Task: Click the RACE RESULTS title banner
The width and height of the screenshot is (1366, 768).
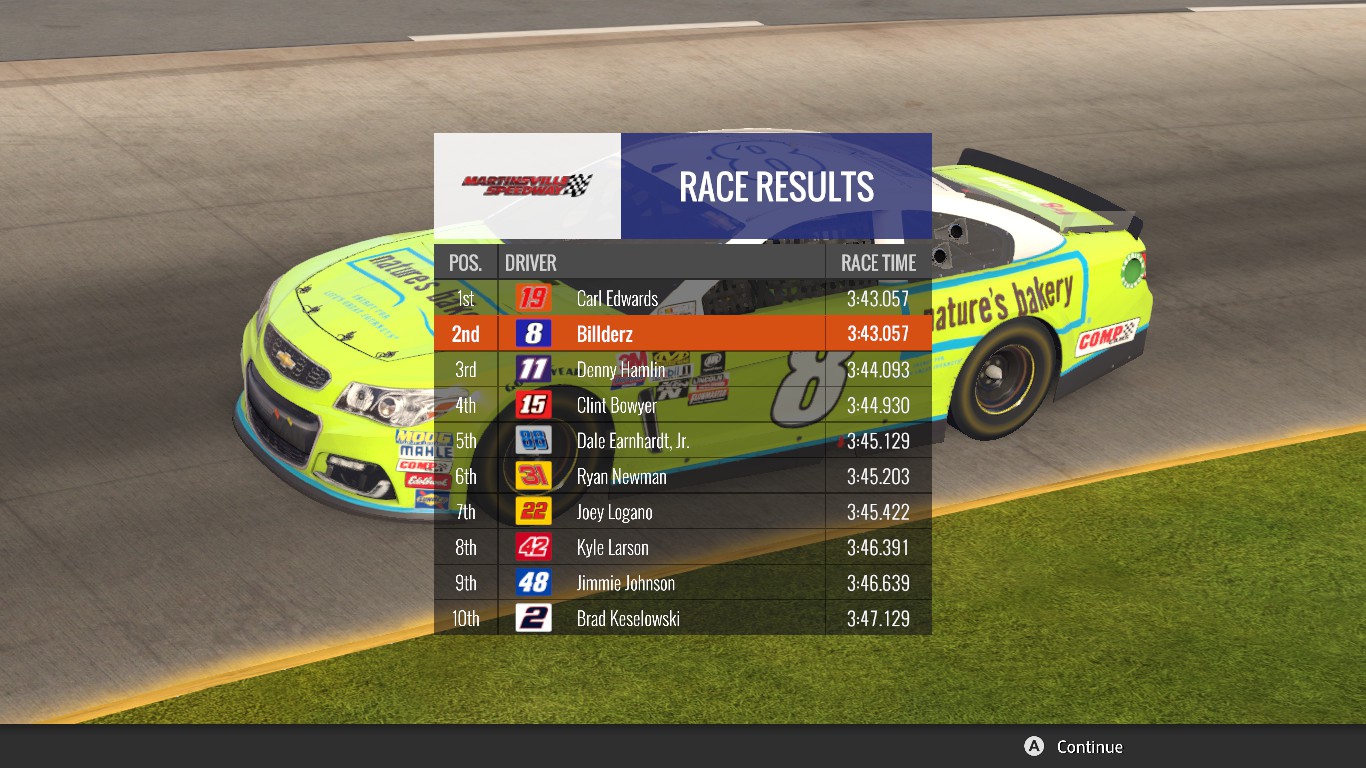Action: point(776,187)
